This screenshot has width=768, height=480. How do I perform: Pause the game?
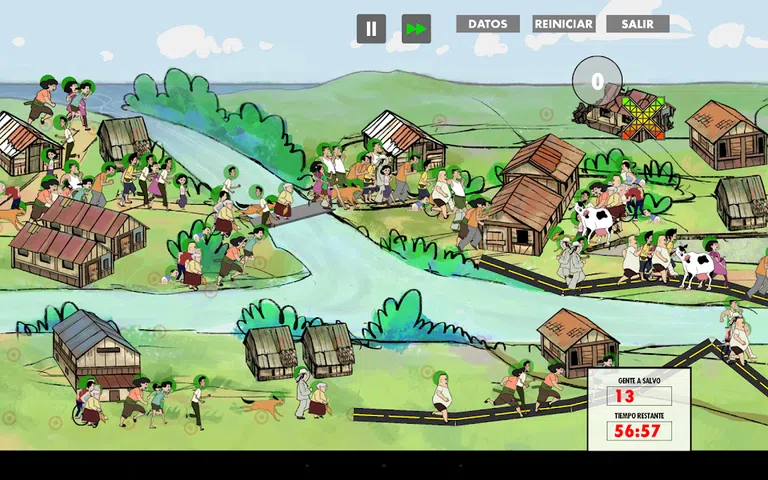371,29
